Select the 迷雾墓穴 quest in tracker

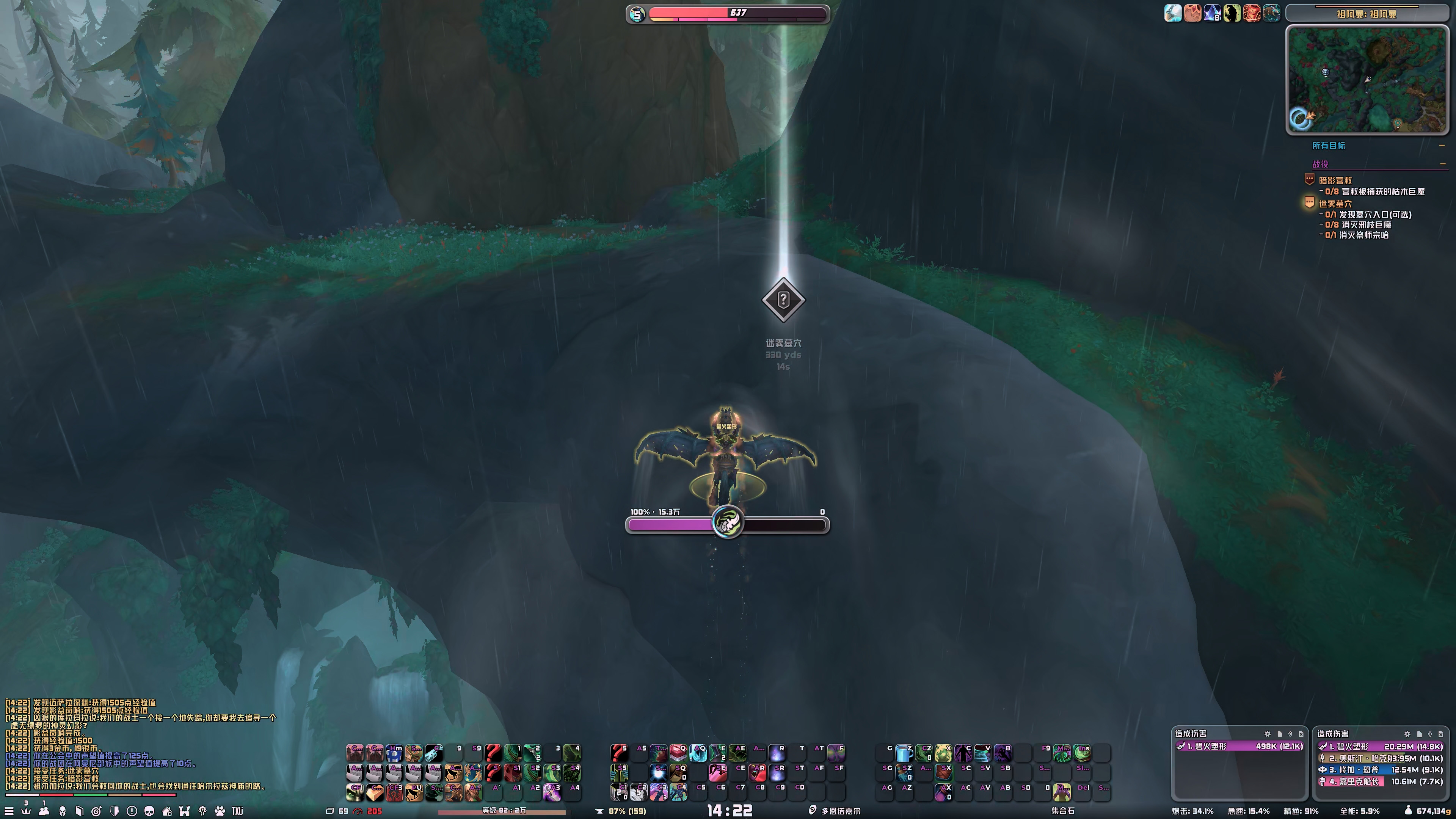(1335, 204)
